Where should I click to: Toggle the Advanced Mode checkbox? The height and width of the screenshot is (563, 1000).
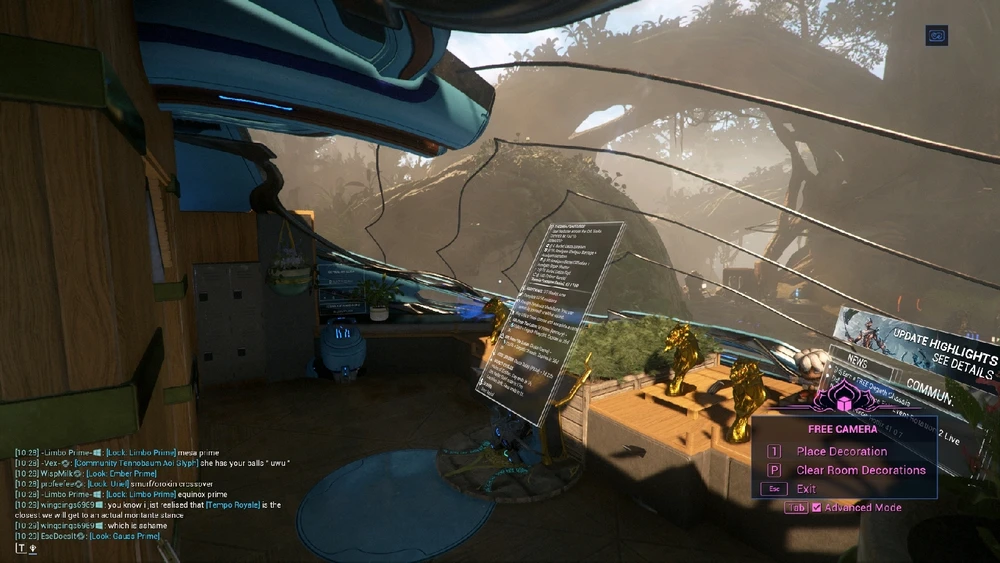coord(816,508)
